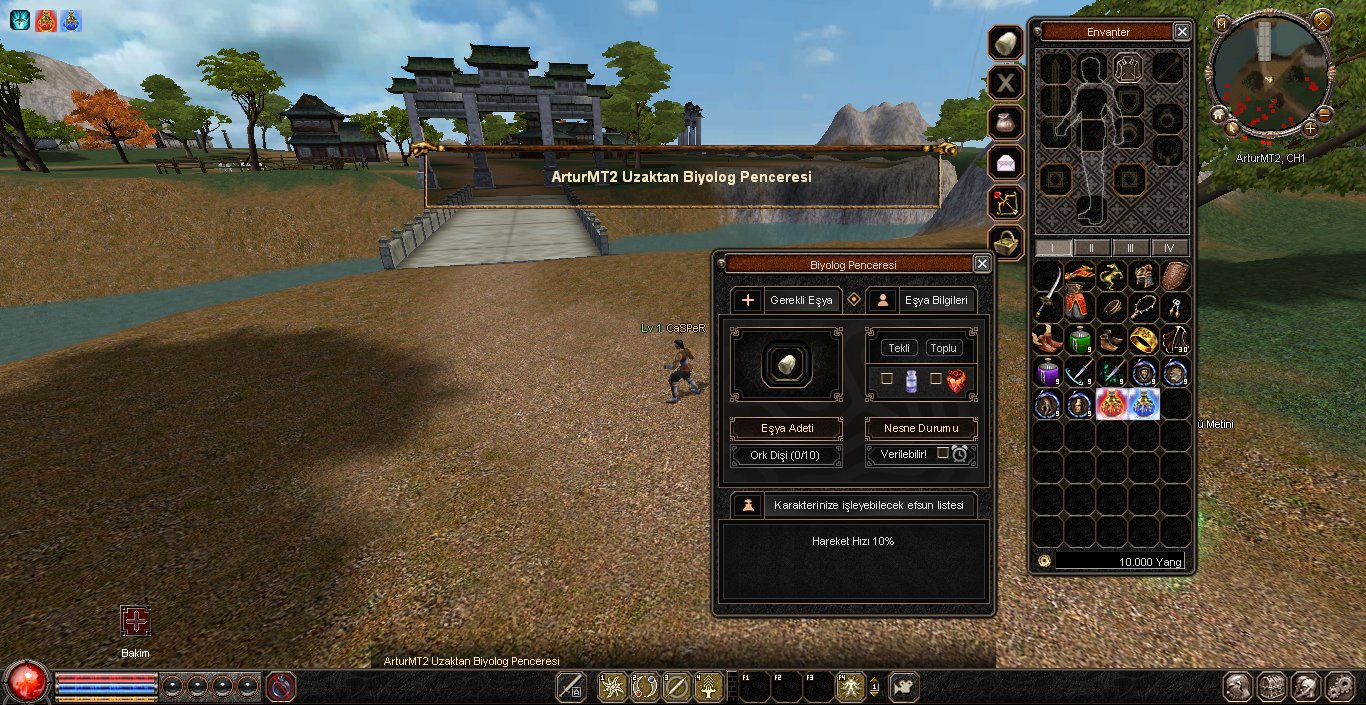This screenshot has height=705, width=1366.
Task: Click the bow and arrow side button
Action: tap(1005, 201)
